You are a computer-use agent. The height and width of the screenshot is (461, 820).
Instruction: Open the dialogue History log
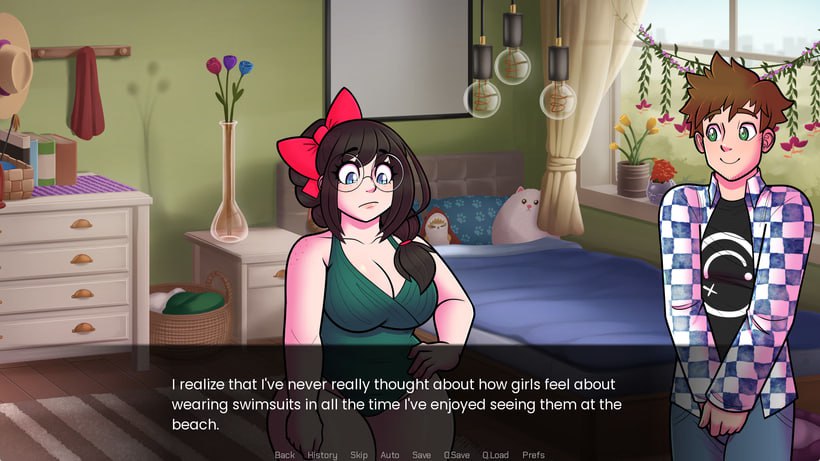pos(322,455)
